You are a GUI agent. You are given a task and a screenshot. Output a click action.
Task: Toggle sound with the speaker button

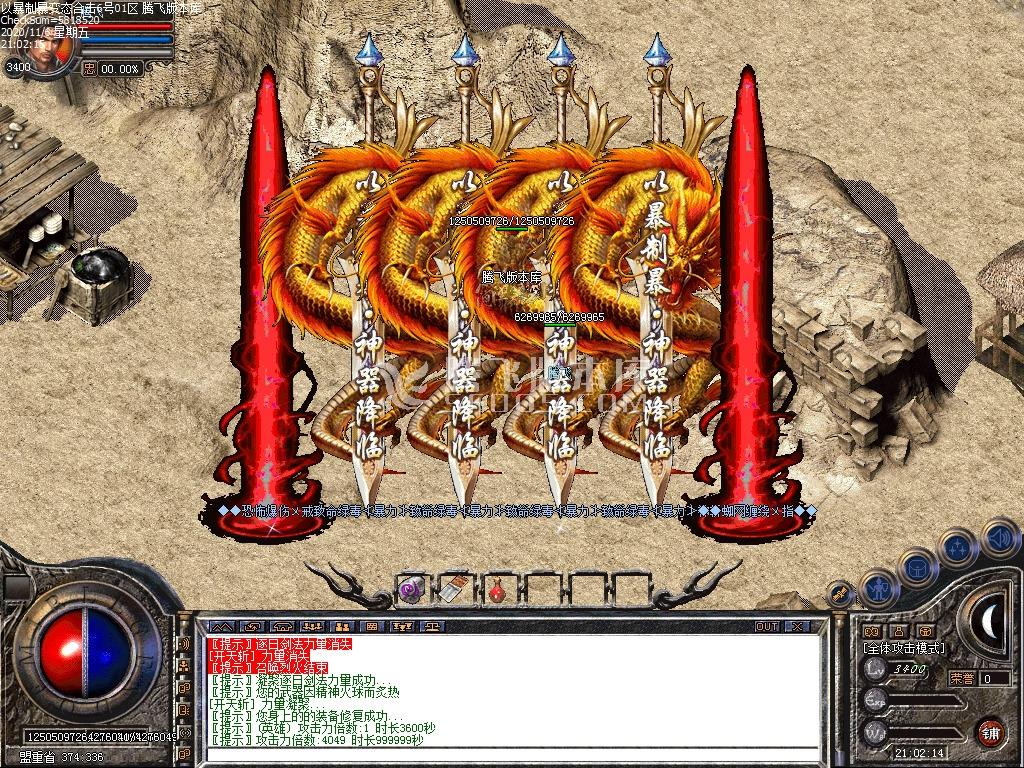(998, 539)
